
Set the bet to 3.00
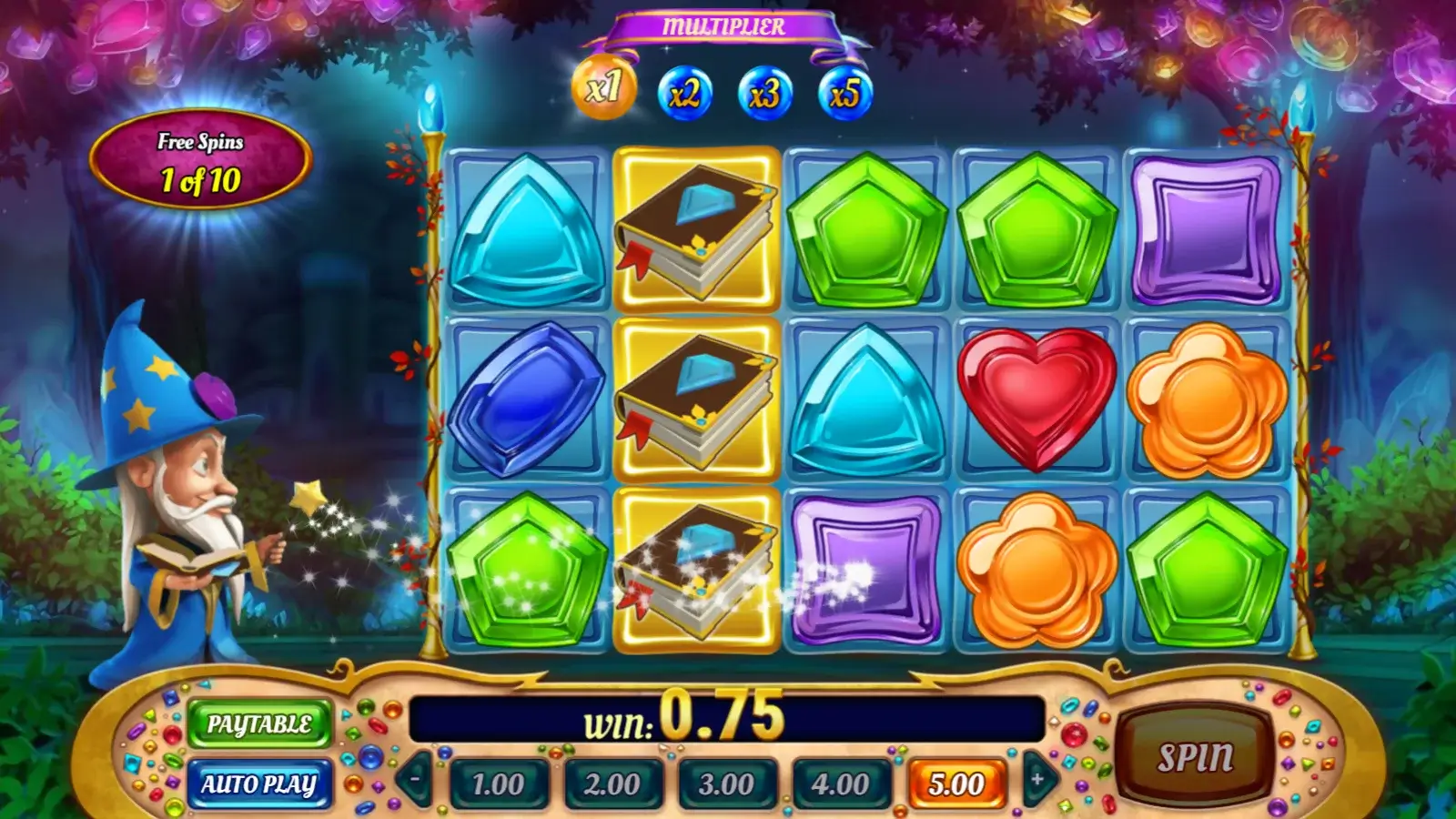coord(726,784)
